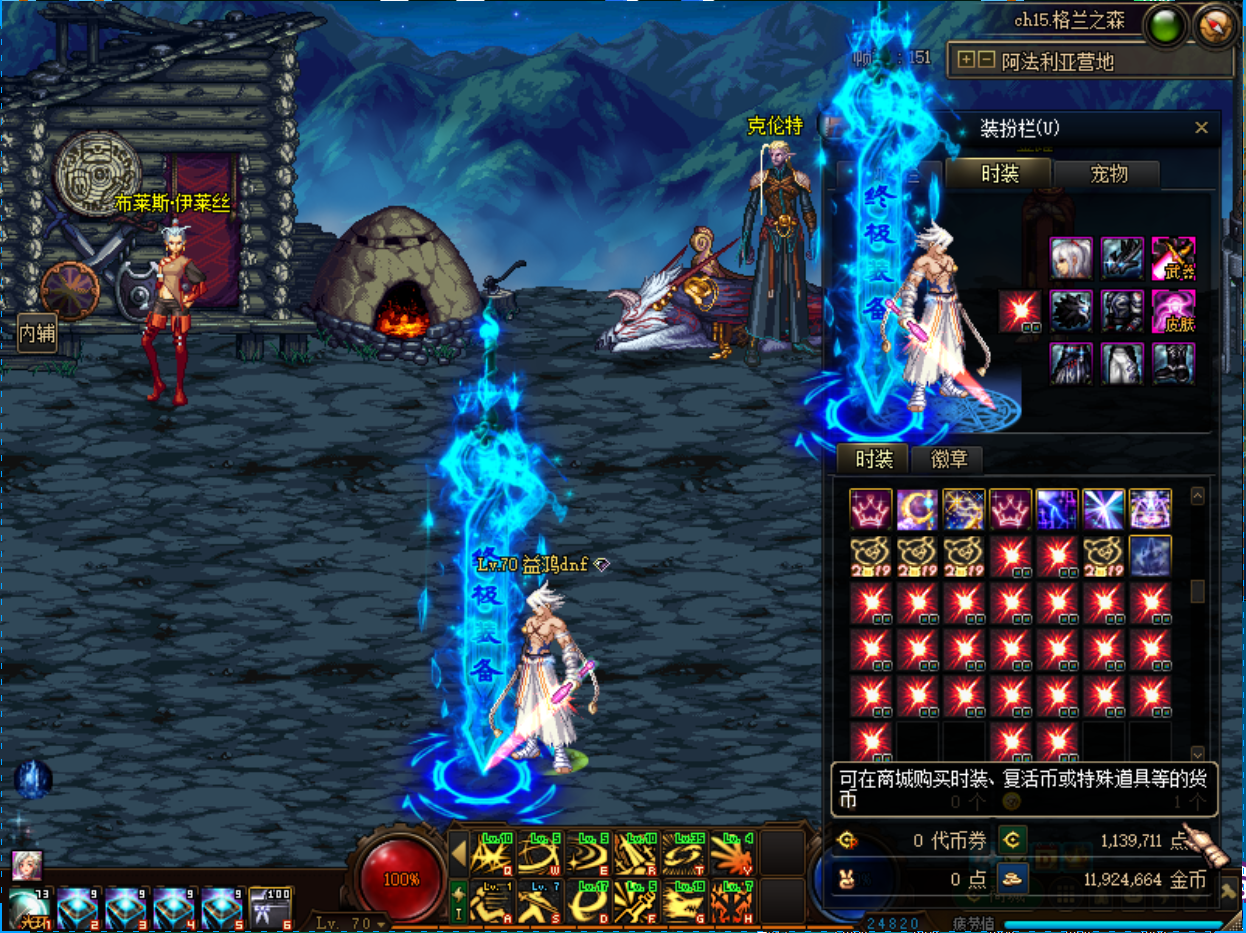This screenshot has width=1246, height=933.
Task: Click the 武器 weapon avatar slot
Action: click(1173, 258)
